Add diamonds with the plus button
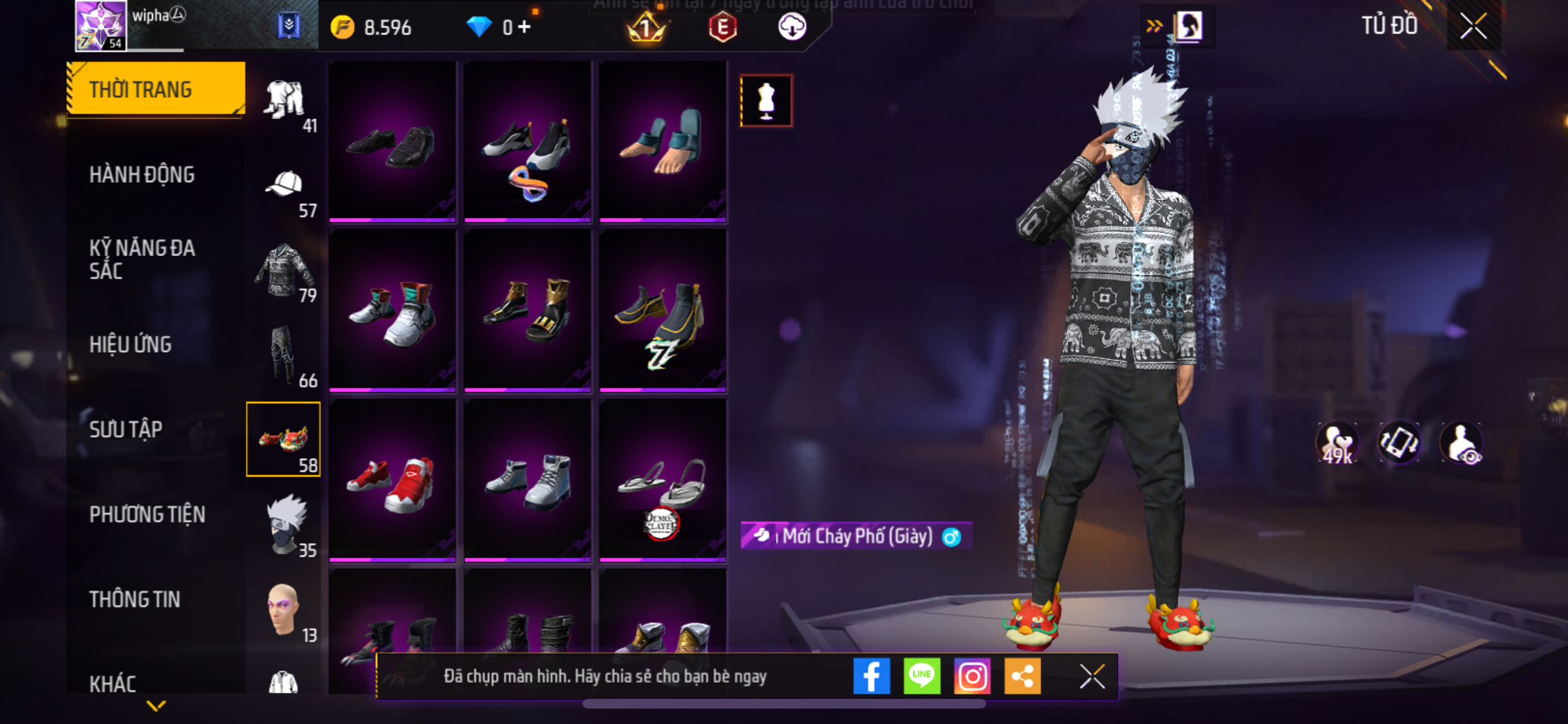1568x724 pixels. [525, 27]
